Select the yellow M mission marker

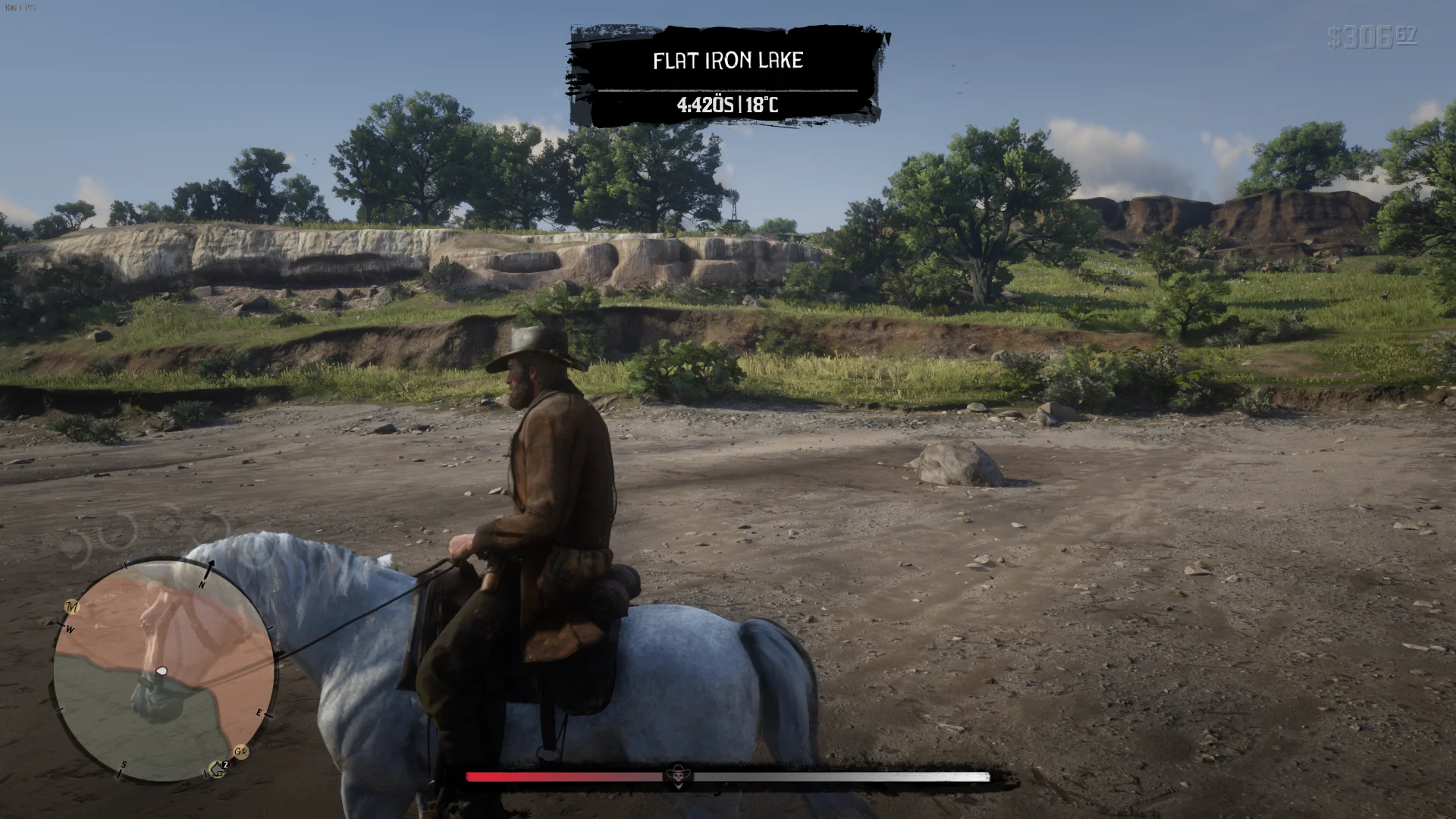(x=72, y=607)
